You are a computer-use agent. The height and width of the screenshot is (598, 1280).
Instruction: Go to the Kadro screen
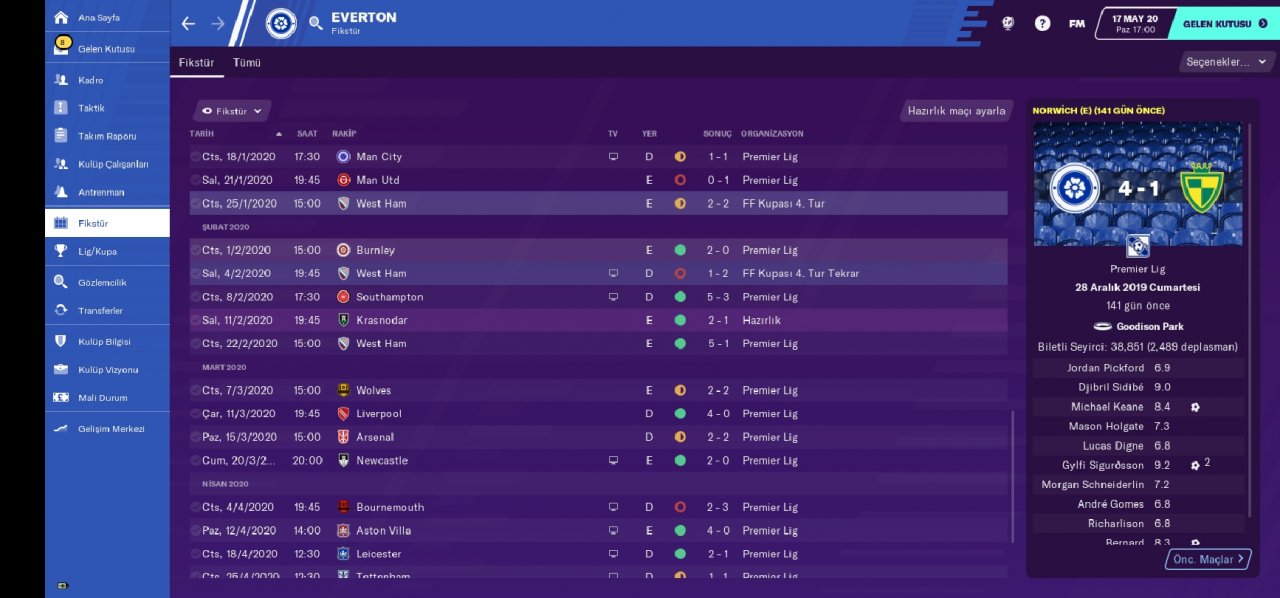pos(90,80)
